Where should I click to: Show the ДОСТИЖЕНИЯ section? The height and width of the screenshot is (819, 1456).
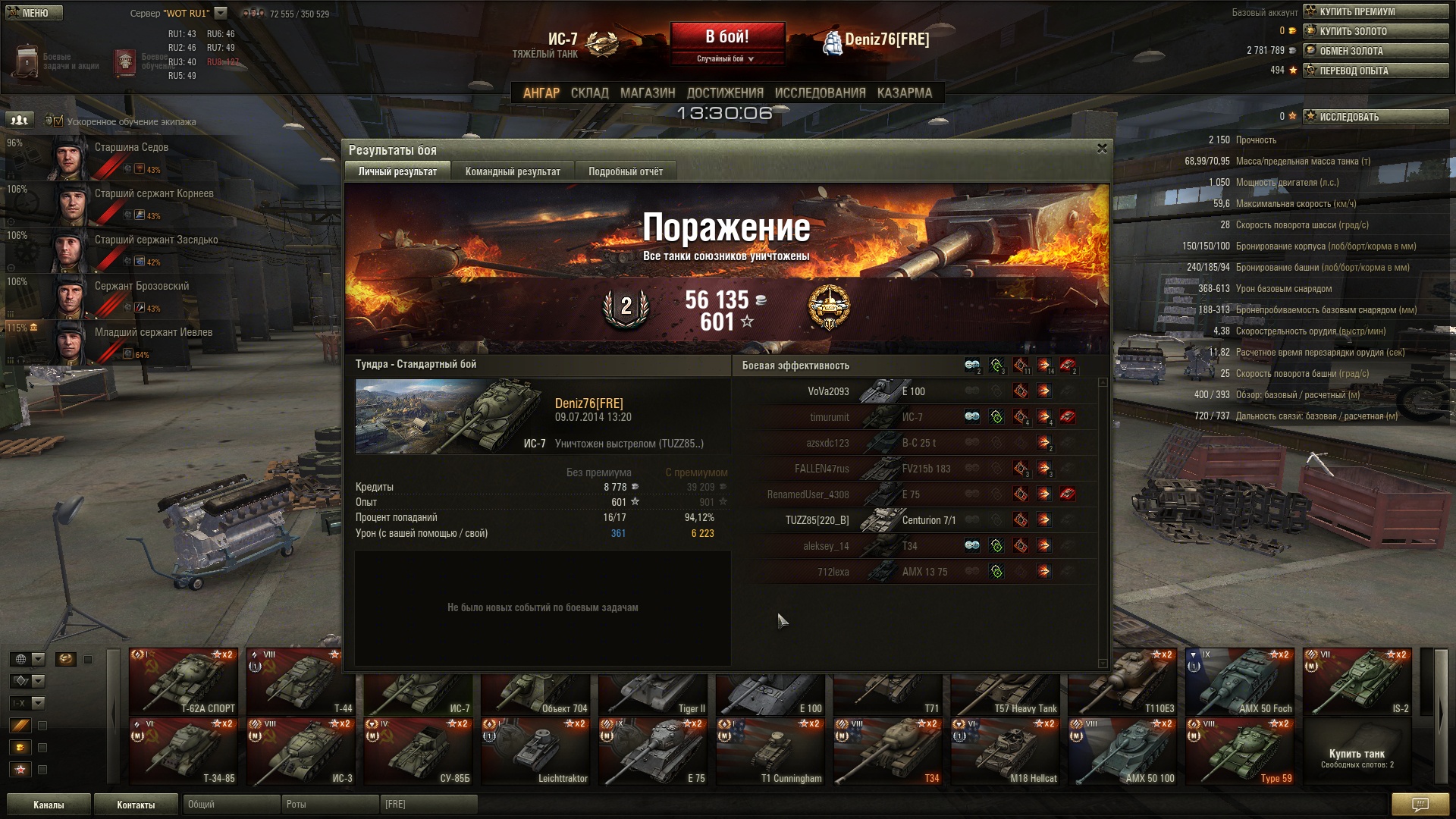(725, 93)
